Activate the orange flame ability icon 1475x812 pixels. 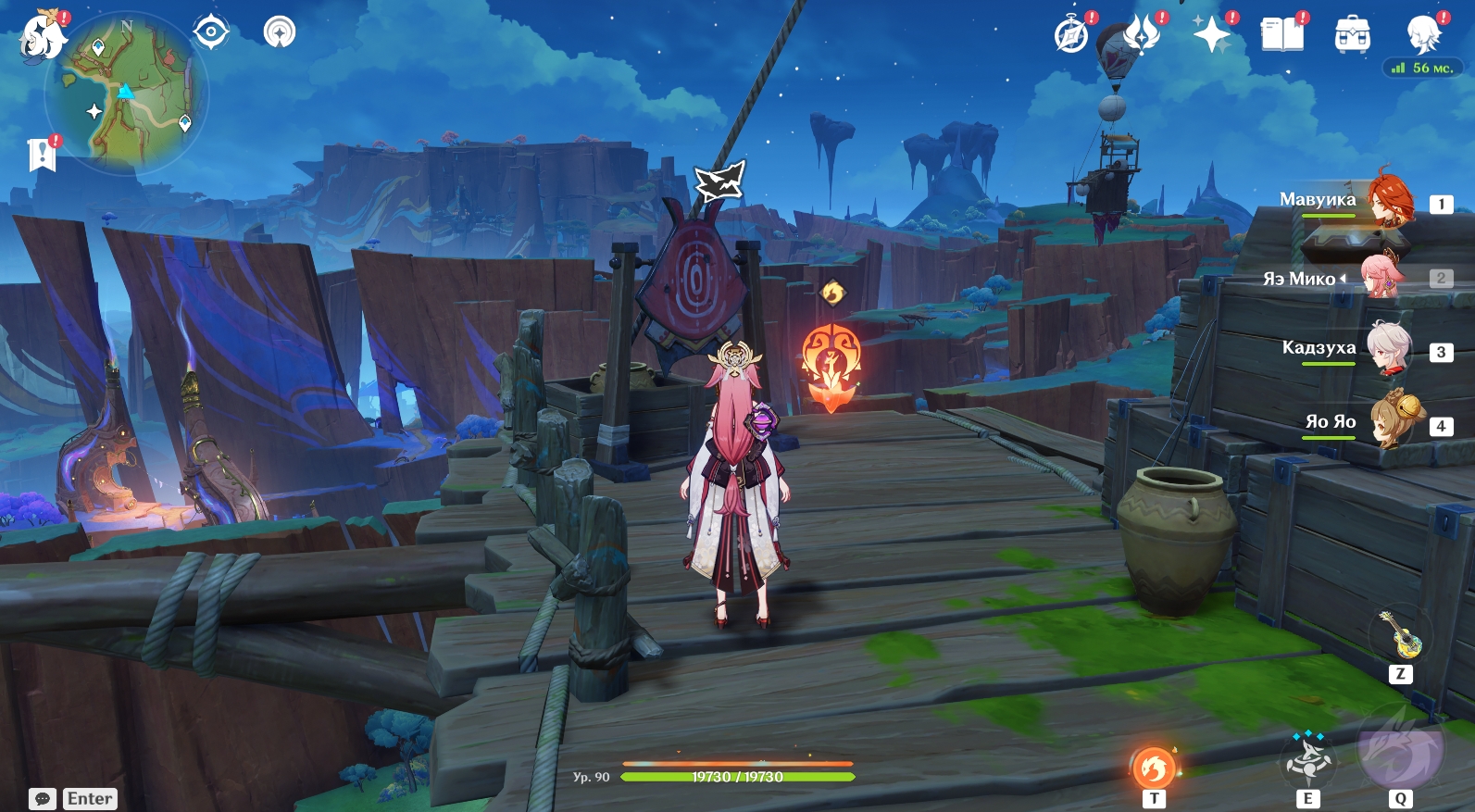click(1154, 768)
